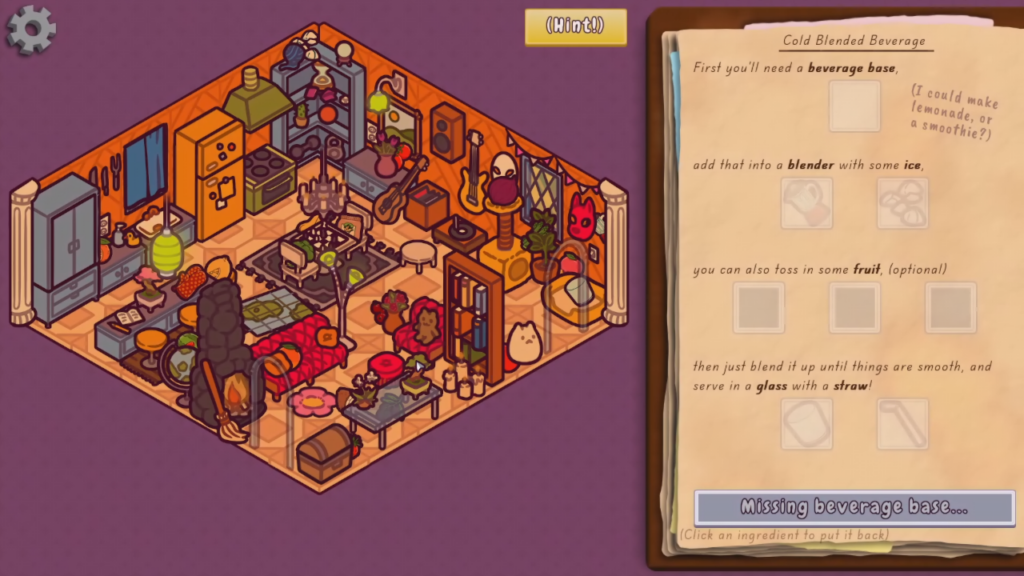Screen dimensions: 1024x576
Task: Choose the blender ingredient slot
Action: pos(807,204)
